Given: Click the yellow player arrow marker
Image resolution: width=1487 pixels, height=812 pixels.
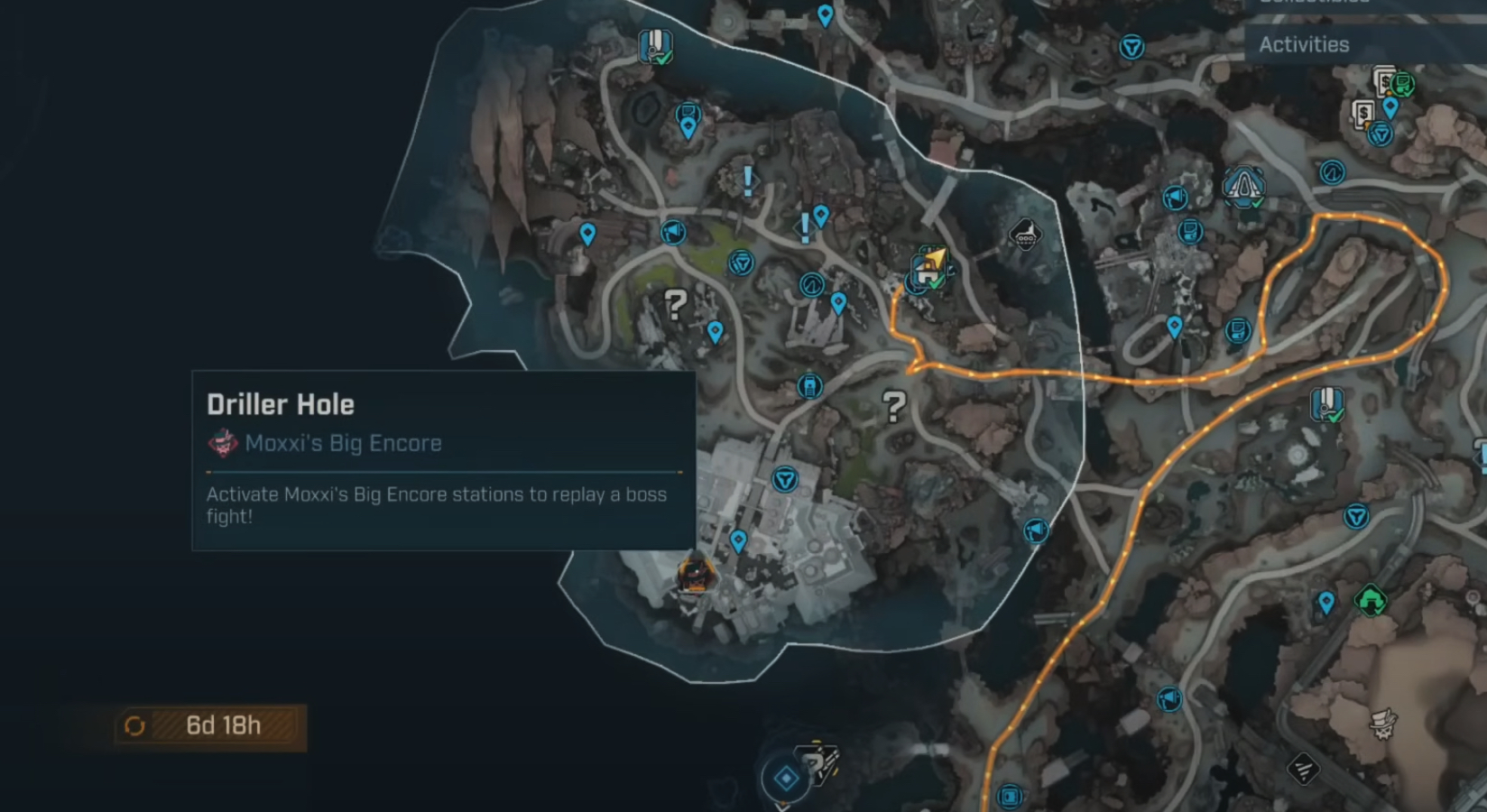Looking at the screenshot, I should pyautogui.click(x=935, y=260).
